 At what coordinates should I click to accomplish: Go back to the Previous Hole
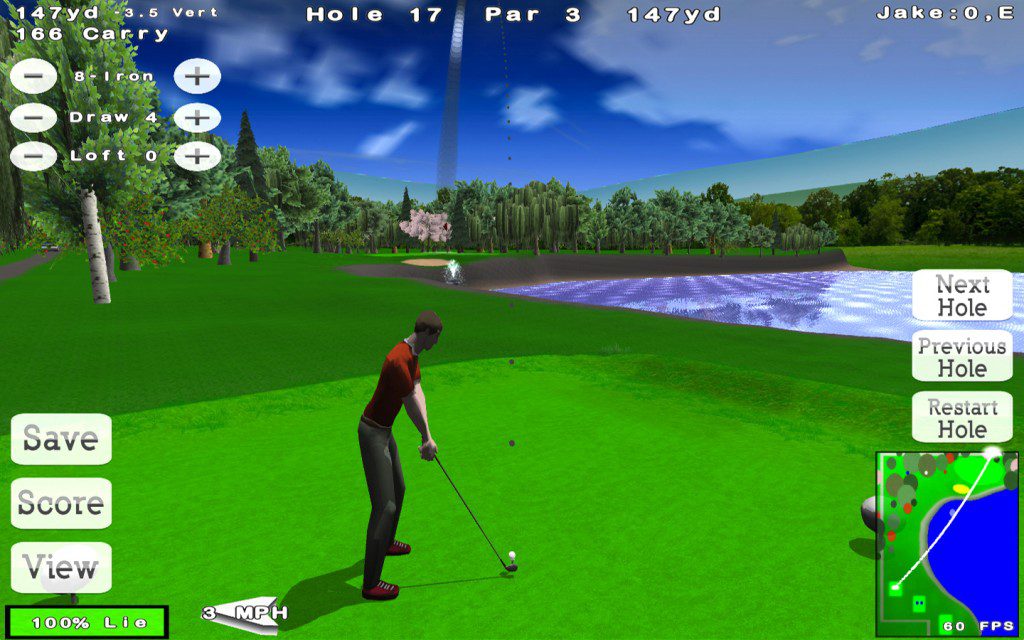[x=962, y=357]
